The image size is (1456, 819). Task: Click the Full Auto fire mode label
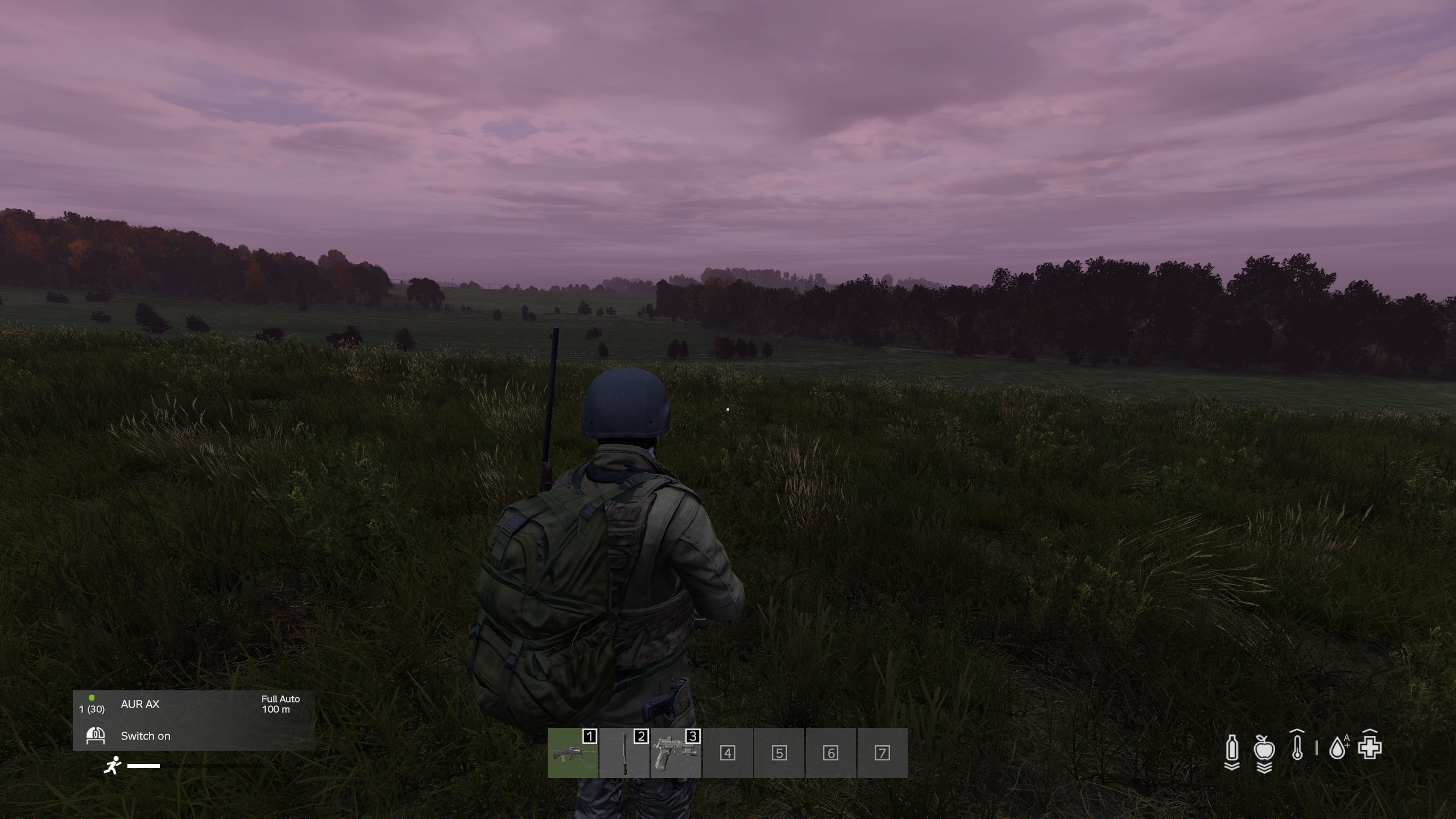click(280, 699)
